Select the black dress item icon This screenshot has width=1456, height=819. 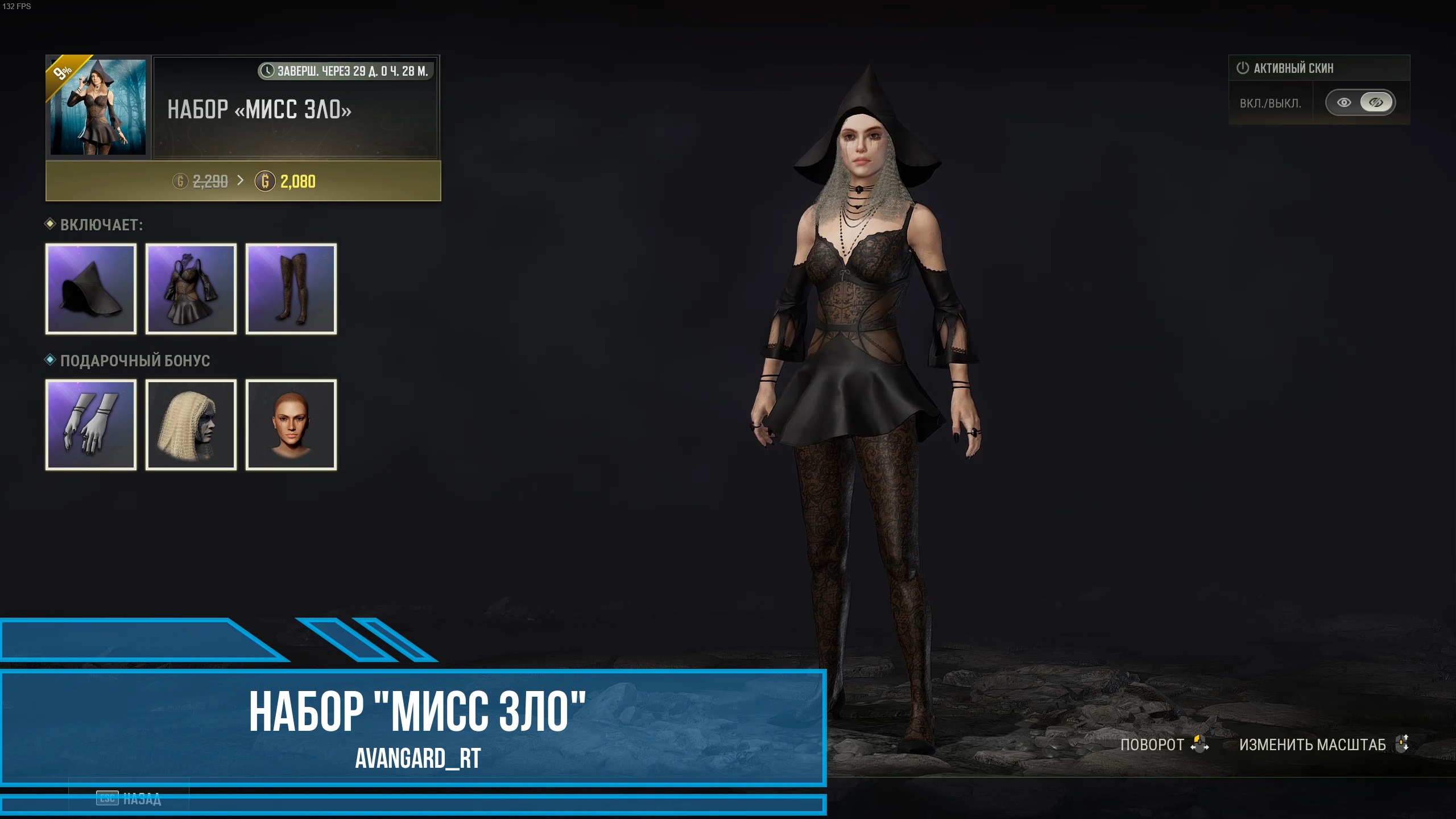click(x=191, y=289)
